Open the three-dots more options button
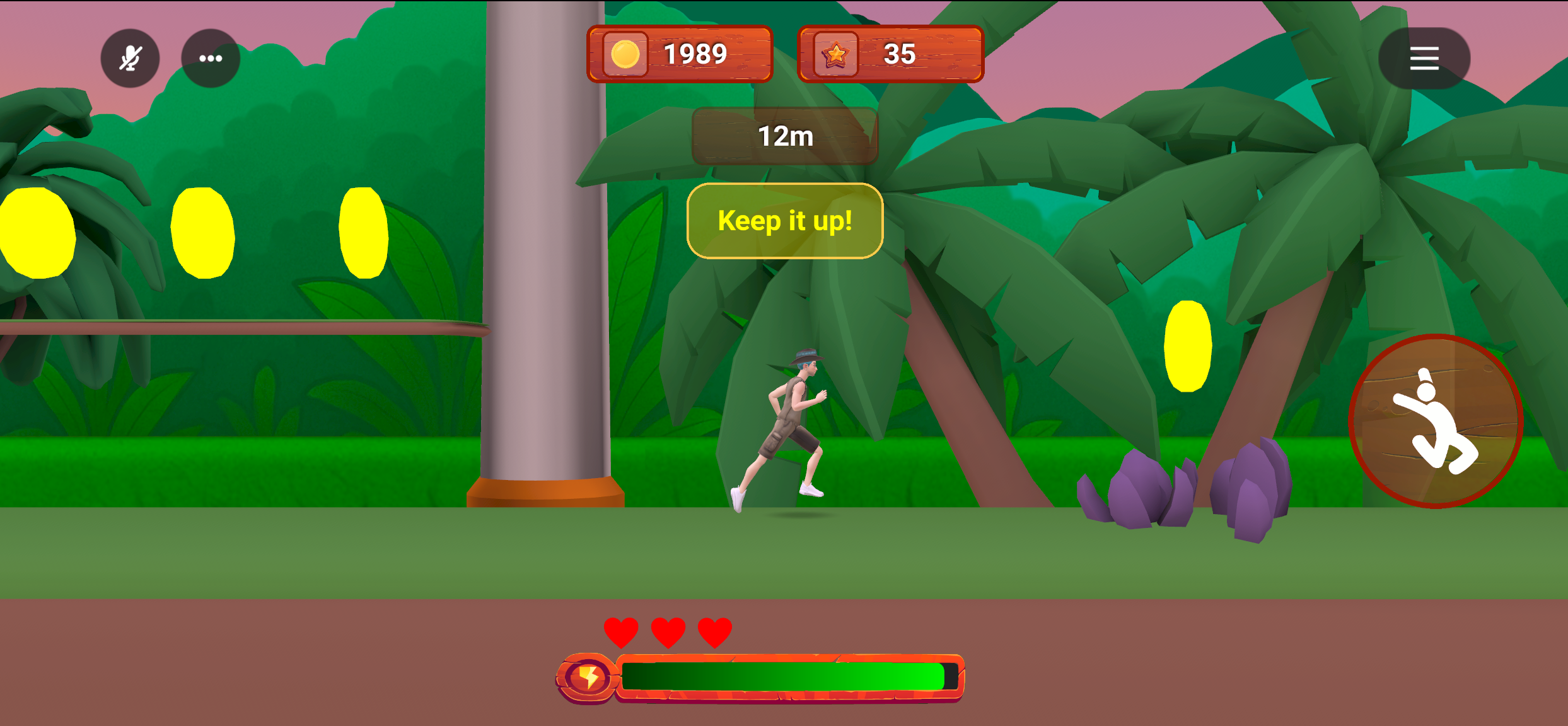 pos(211,58)
